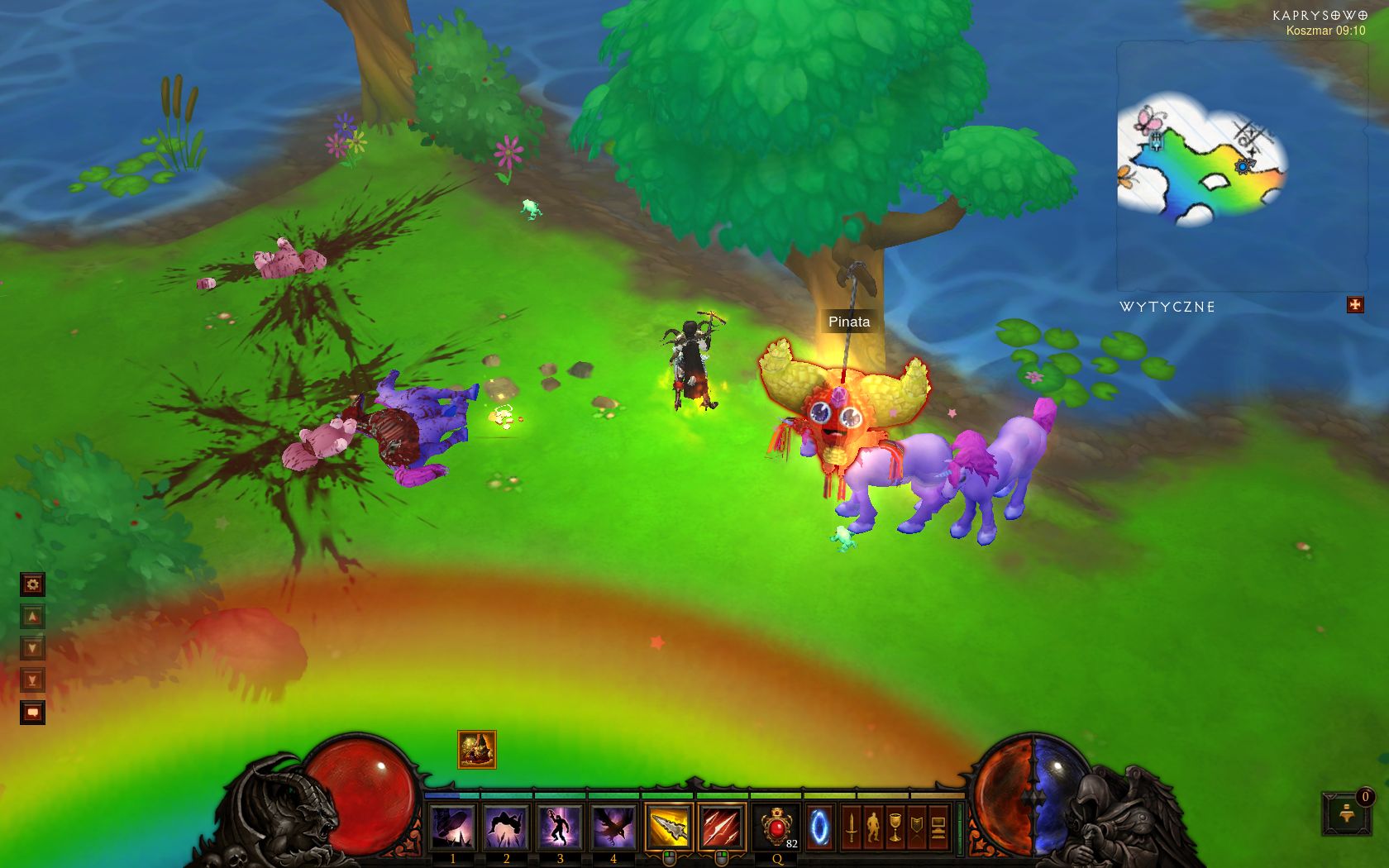This screenshot has width=1389, height=868.
Task: Select the red multi-arrow secondary skill
Action: coord(722,827)
